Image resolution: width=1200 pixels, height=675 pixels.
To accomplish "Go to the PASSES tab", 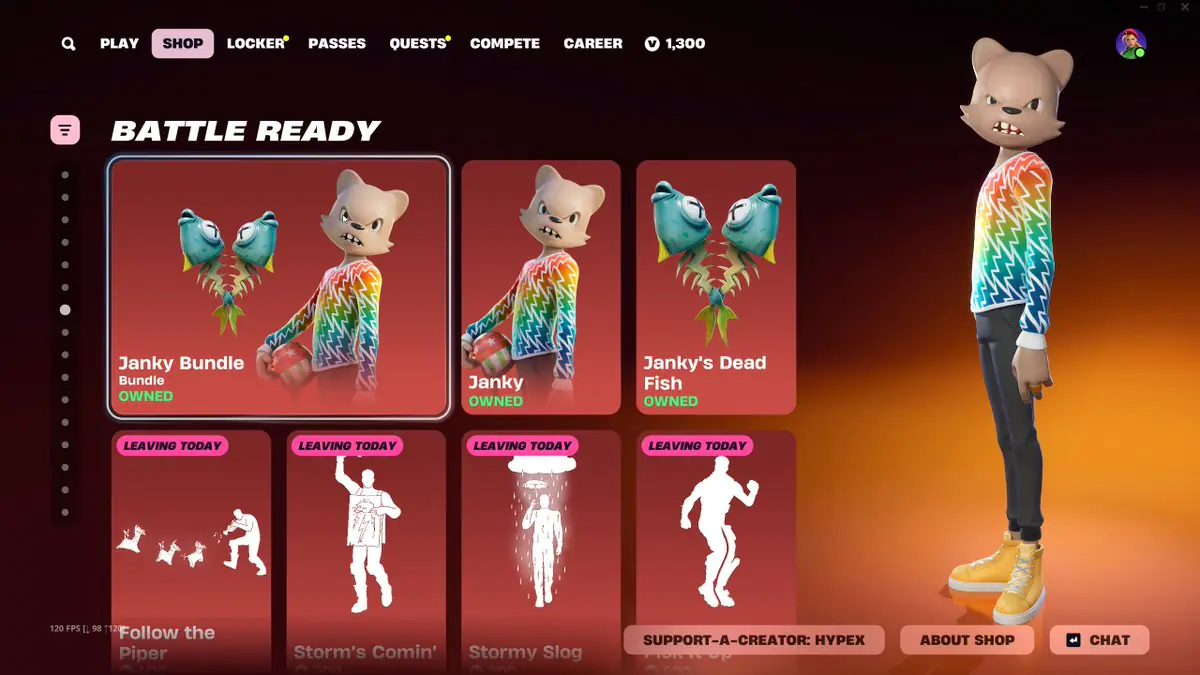I will (x=337, y=44).
